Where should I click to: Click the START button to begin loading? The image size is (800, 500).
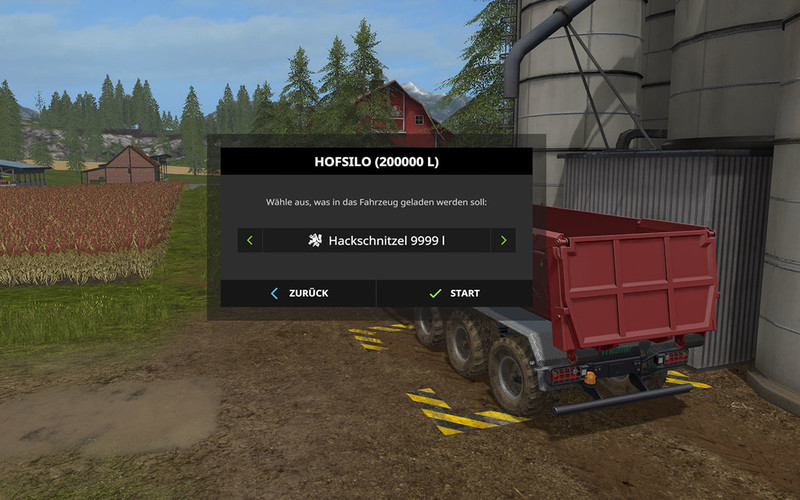[454, 294]
